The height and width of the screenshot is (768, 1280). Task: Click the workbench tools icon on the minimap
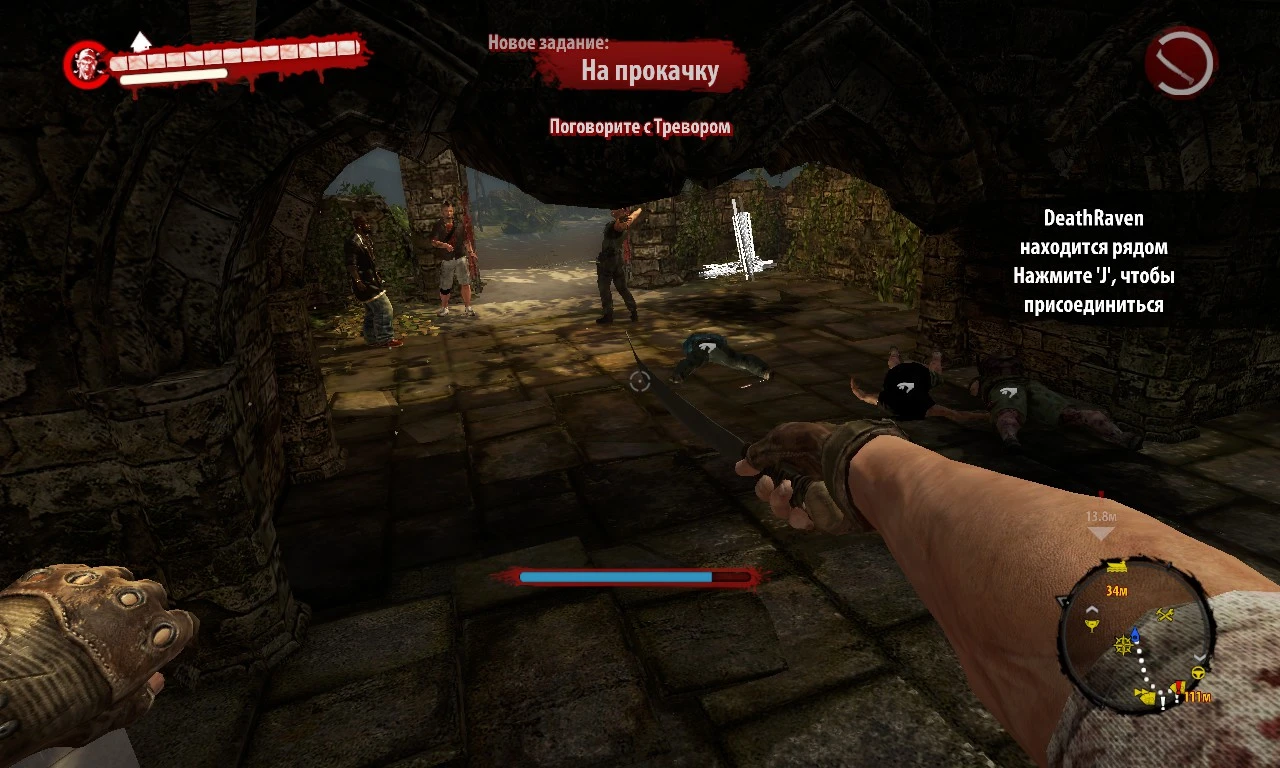(1165, 613)
